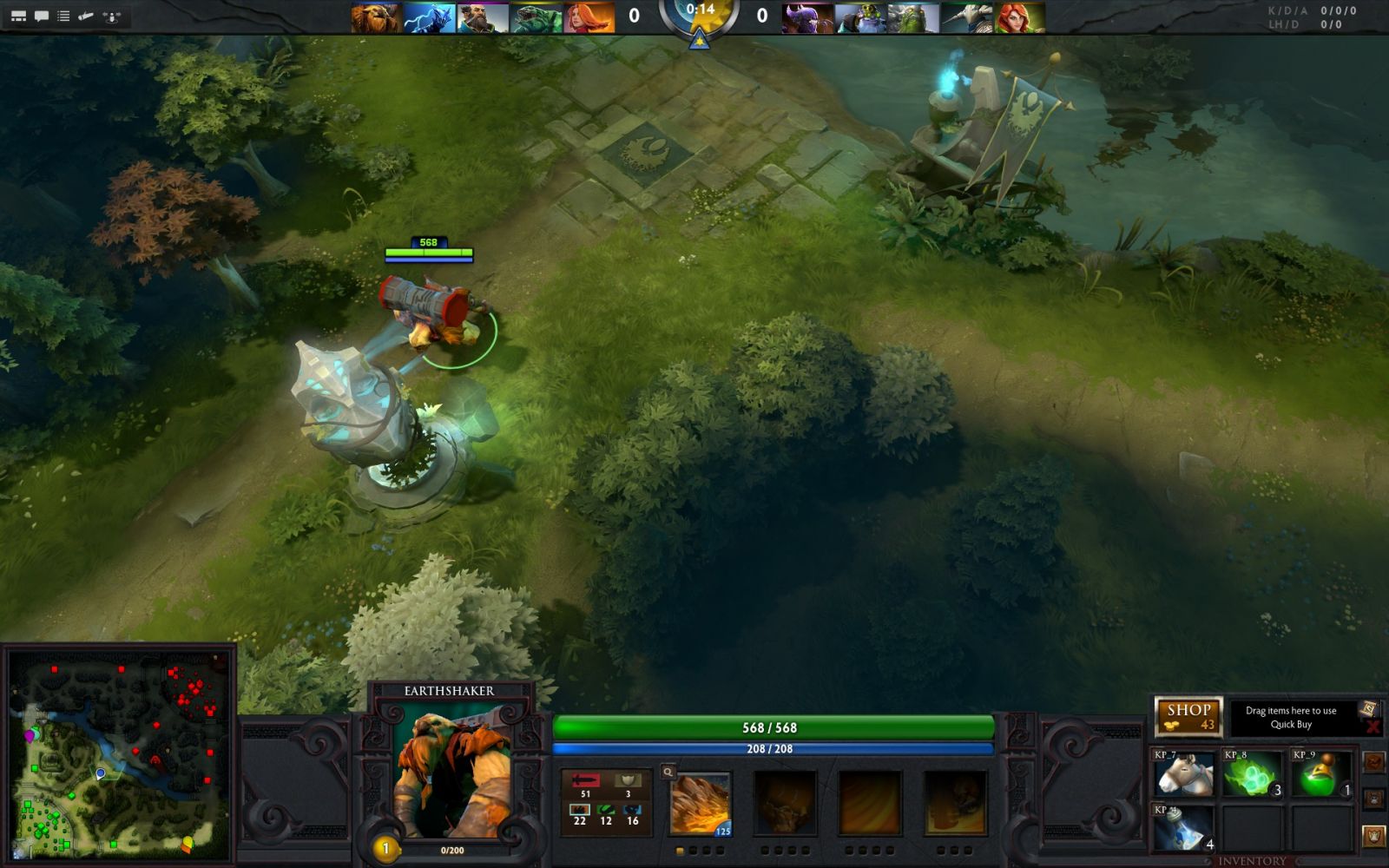Viewport: 1389px width, 868px height.
Task: Select Tidehunter's portrait in the top bar
Action: click(536, 17)
